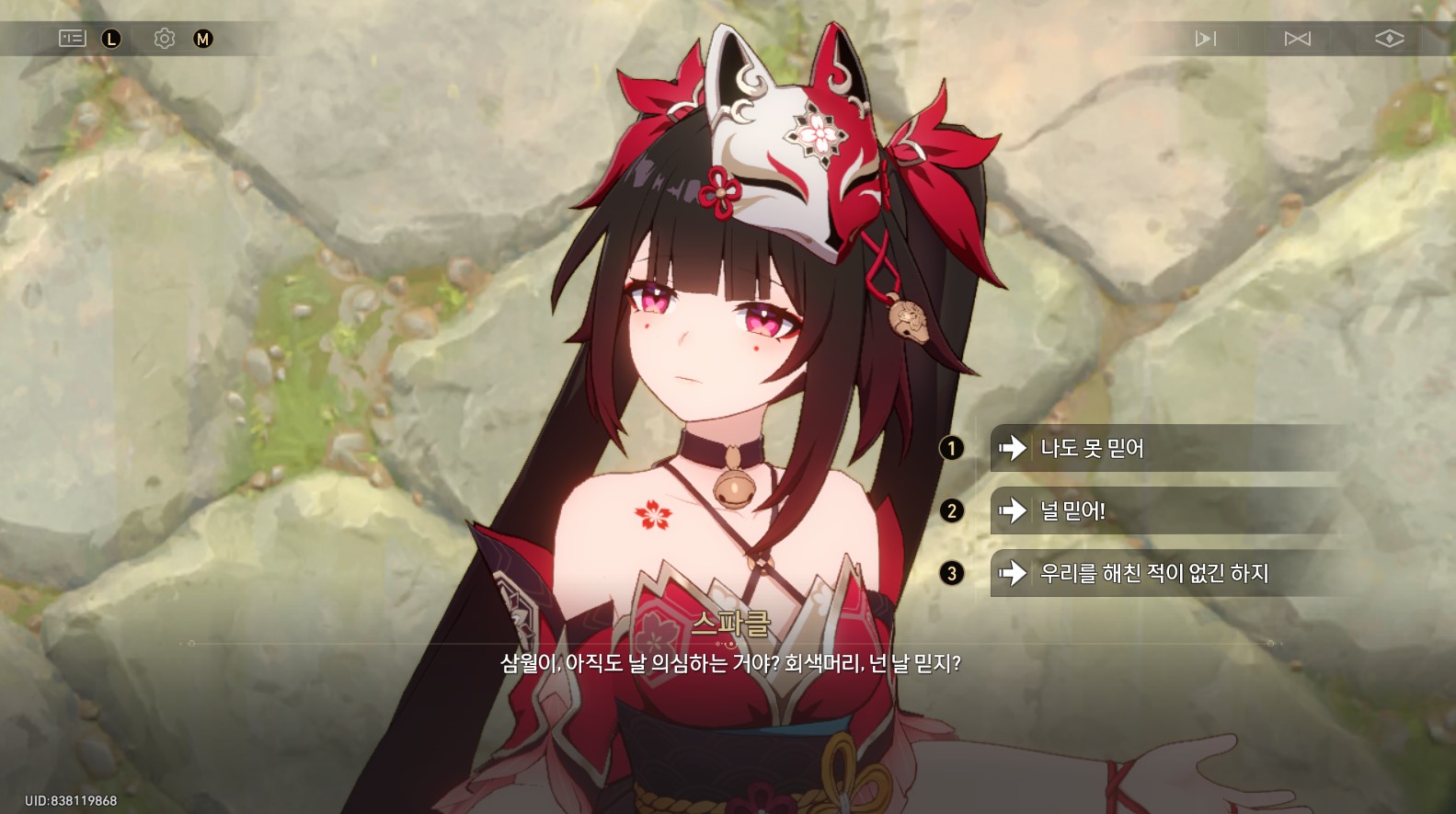Image resolution: width=1456 pixels, height=814 pixels.
Task: Hide the interface with the eye icon
Action: [x=1389, y=39]
